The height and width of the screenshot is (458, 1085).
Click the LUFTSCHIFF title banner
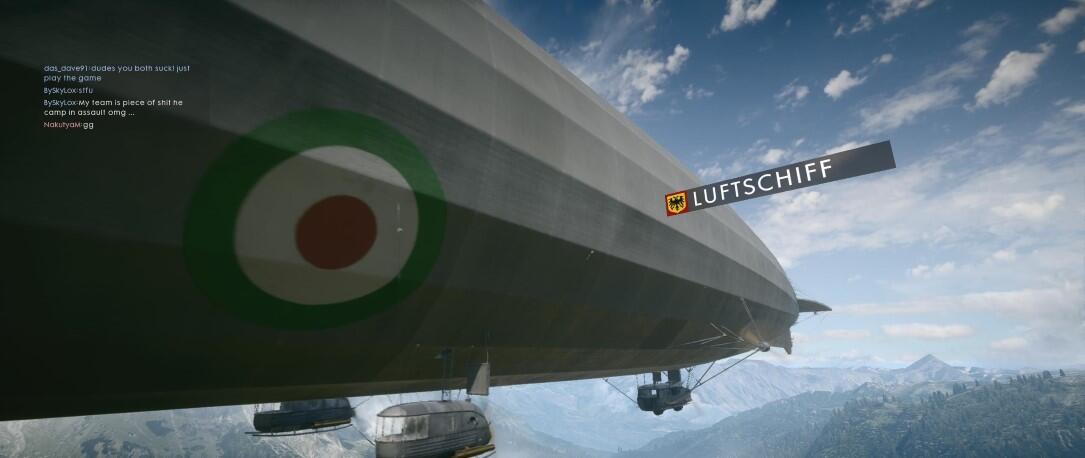[x=778, y=180]
